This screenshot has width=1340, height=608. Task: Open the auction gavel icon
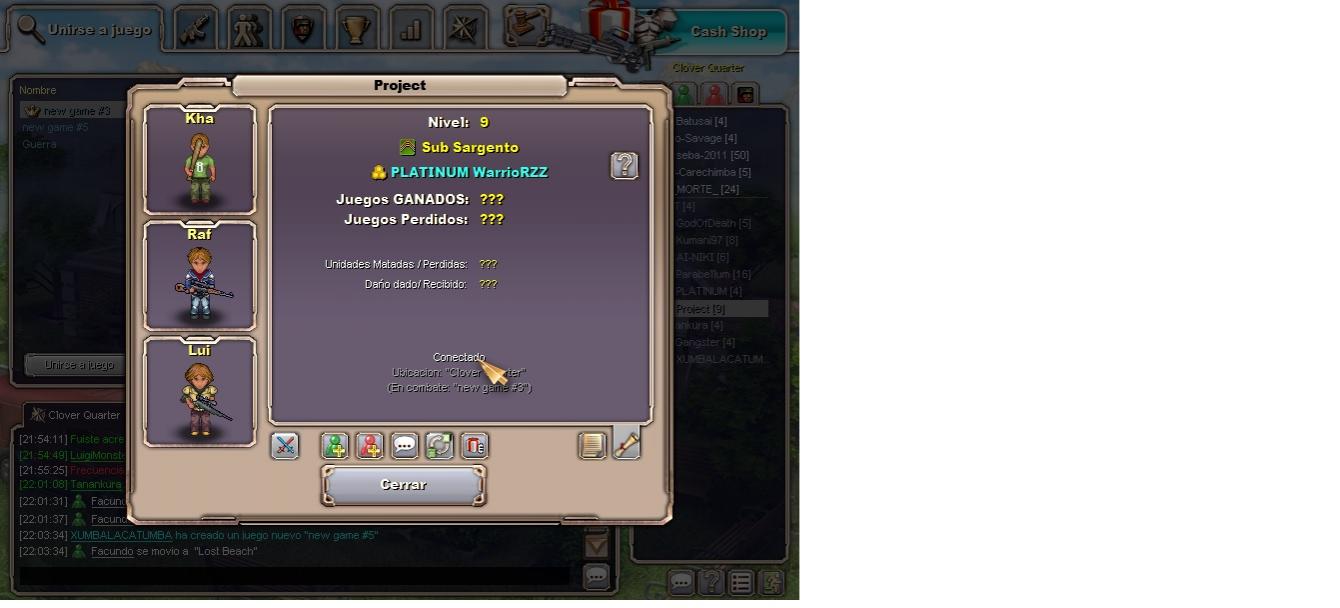526,24
